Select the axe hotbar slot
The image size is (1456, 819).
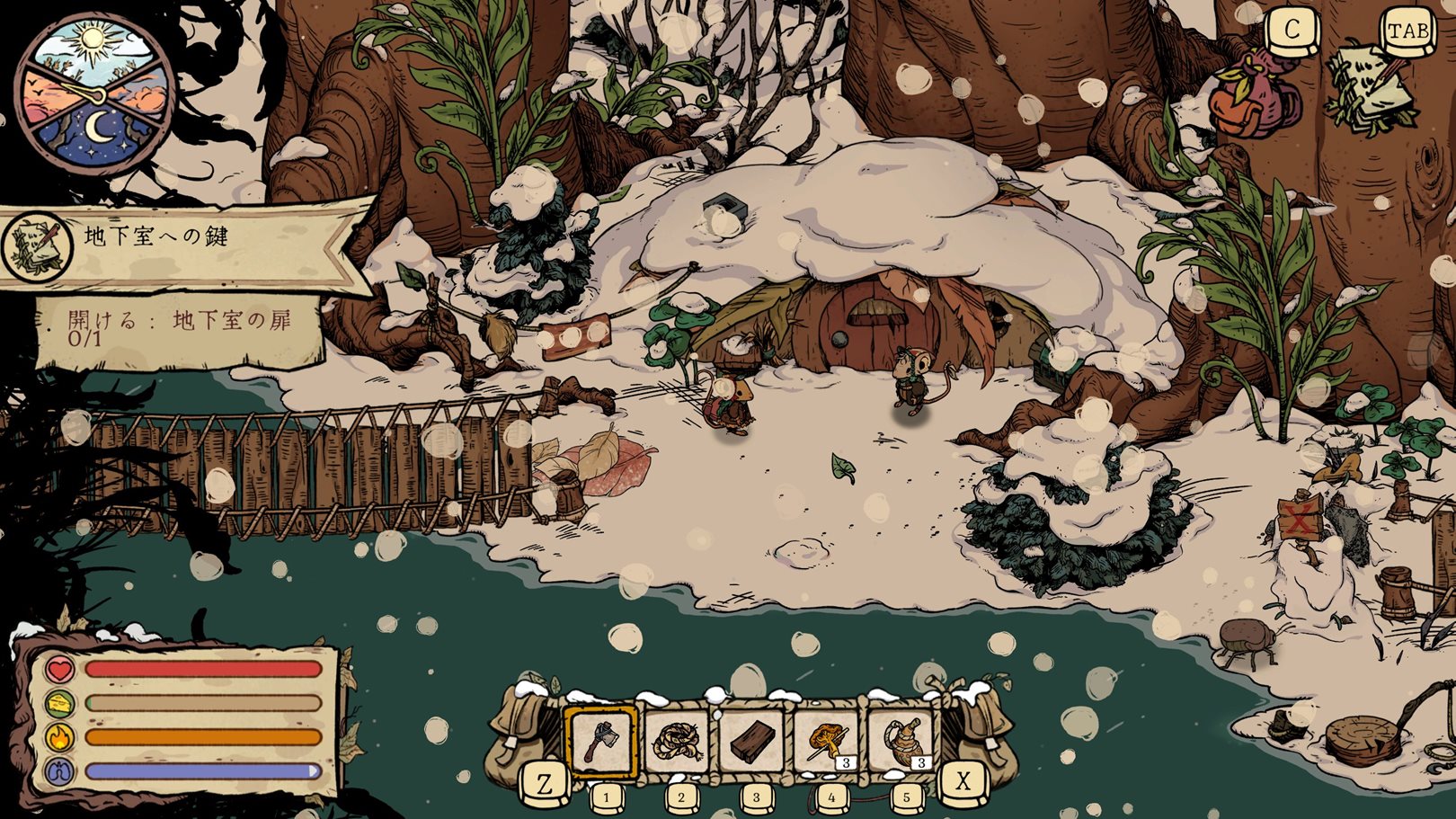click(601, 741)
